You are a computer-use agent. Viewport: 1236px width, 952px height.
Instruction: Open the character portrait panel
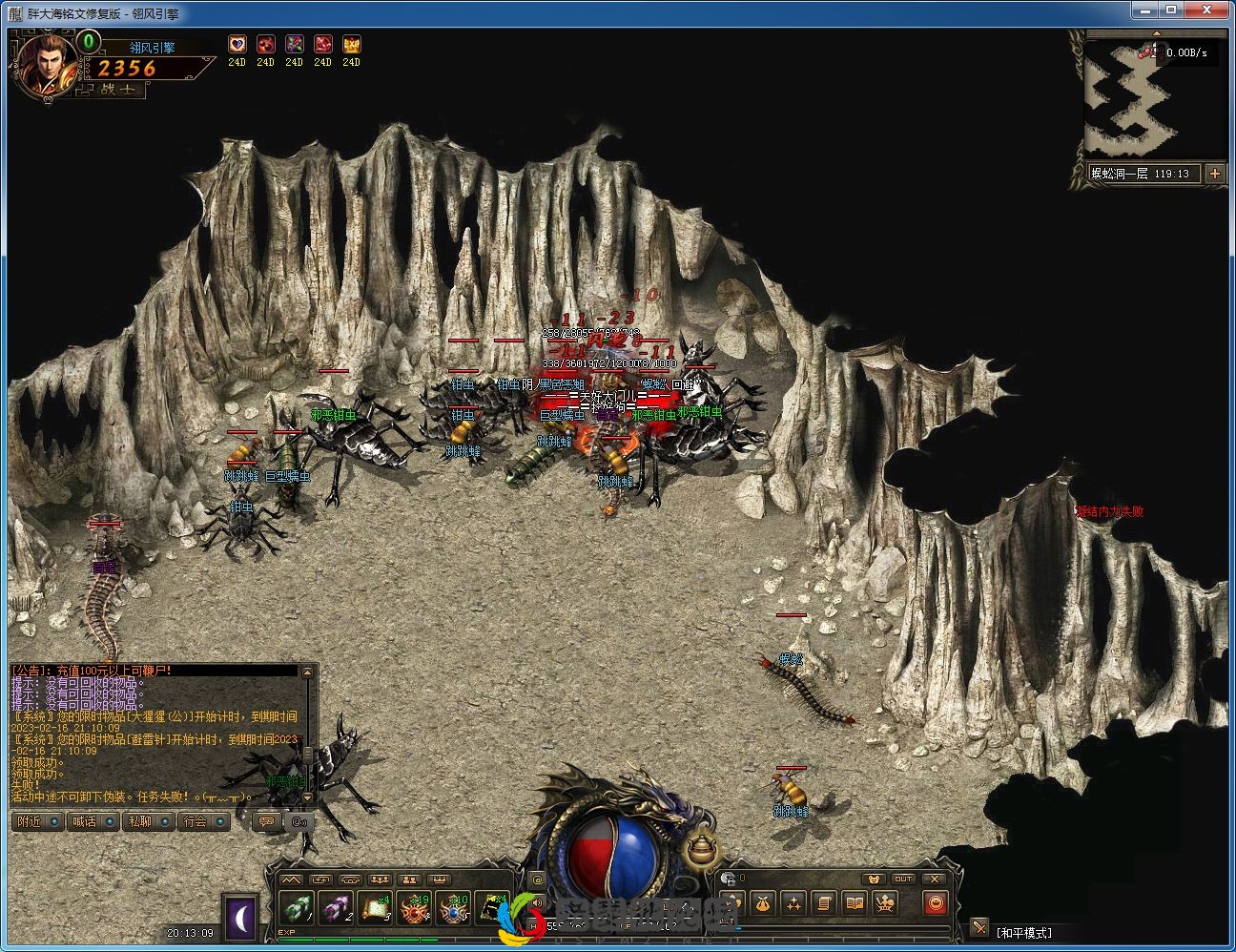[43, 64]
